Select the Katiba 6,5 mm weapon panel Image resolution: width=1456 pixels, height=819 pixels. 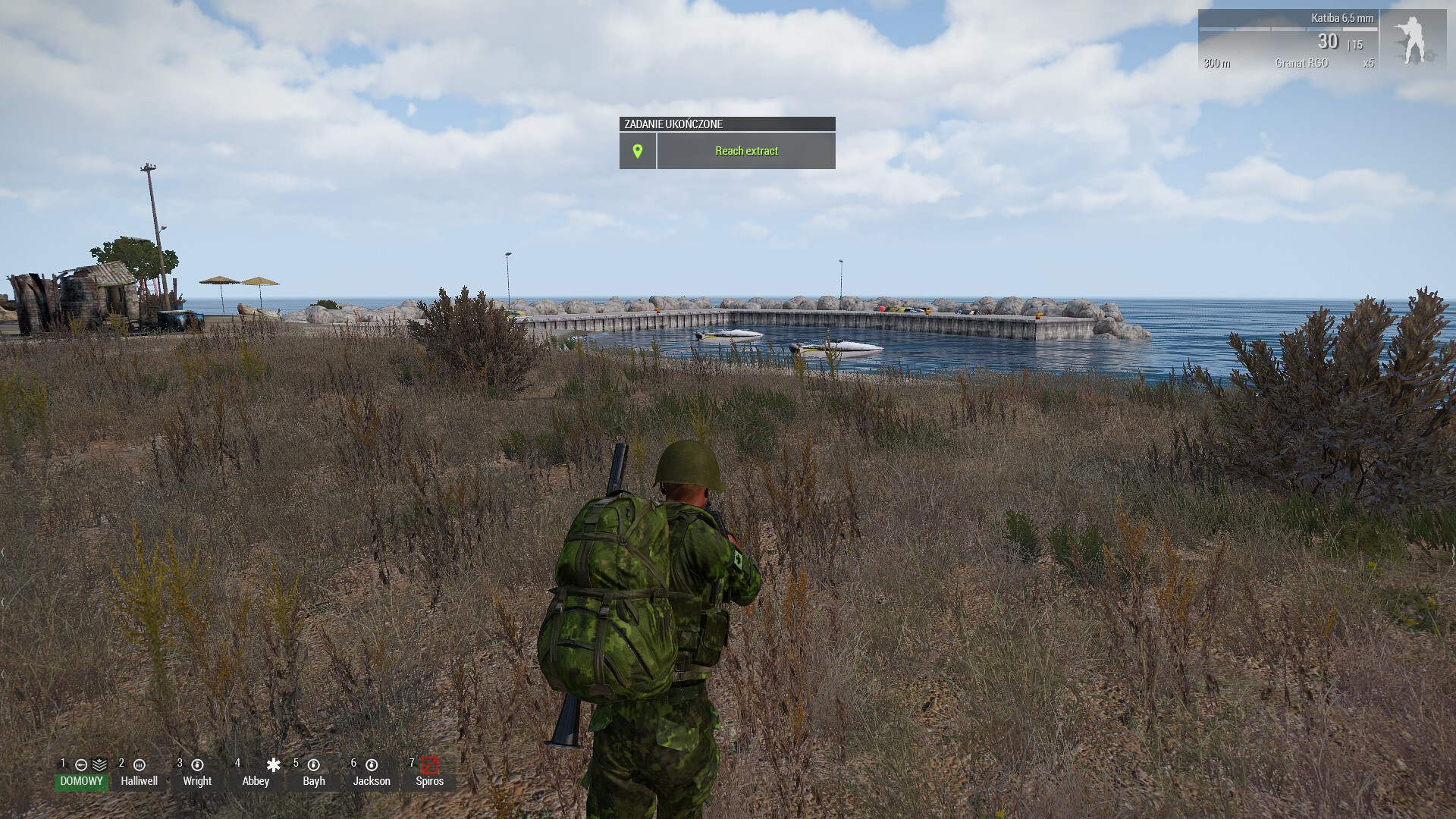pyautogui.click(x=1288, y=39)
